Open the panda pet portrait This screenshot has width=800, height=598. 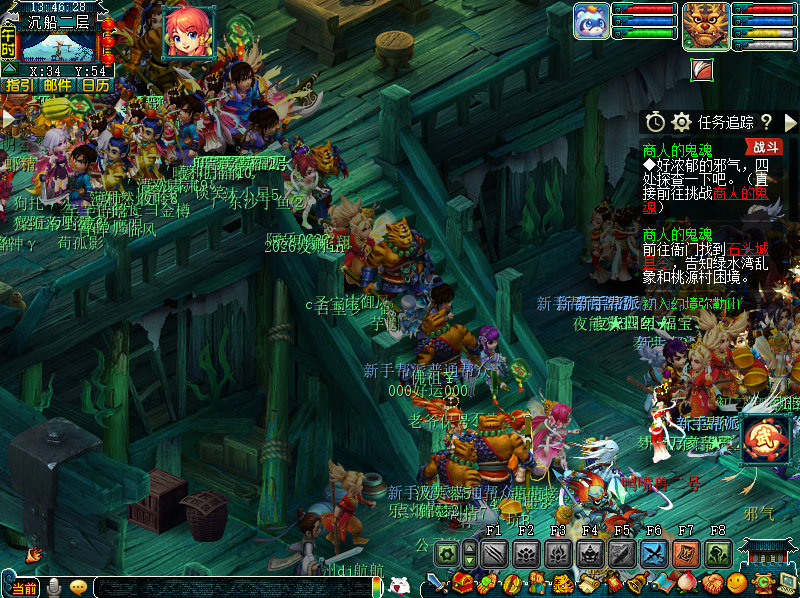click(592, 21)
